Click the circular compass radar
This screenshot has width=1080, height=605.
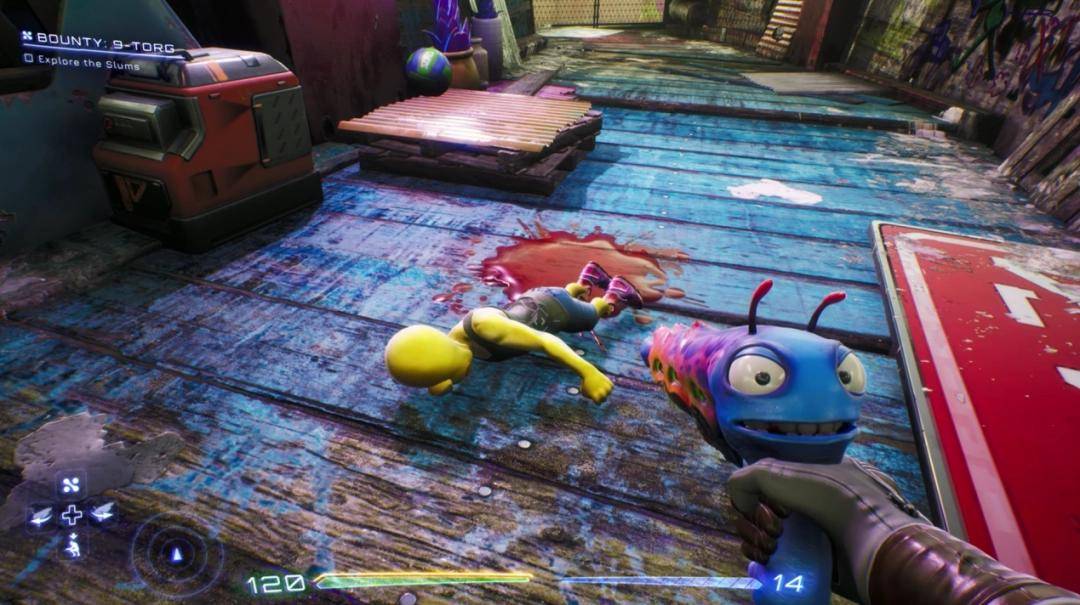pyautogui.click(x=176, y=554)
